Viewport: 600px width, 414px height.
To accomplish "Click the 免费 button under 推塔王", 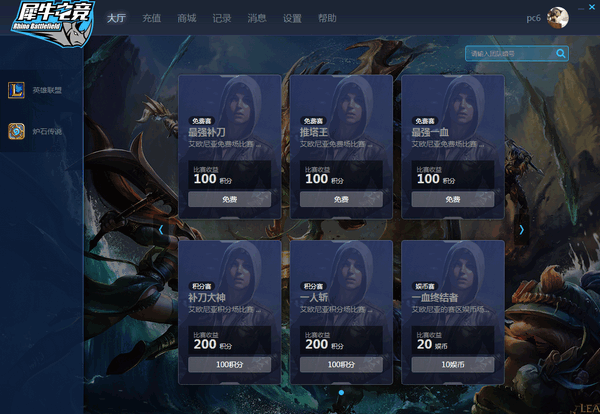I will coord(341,199).
